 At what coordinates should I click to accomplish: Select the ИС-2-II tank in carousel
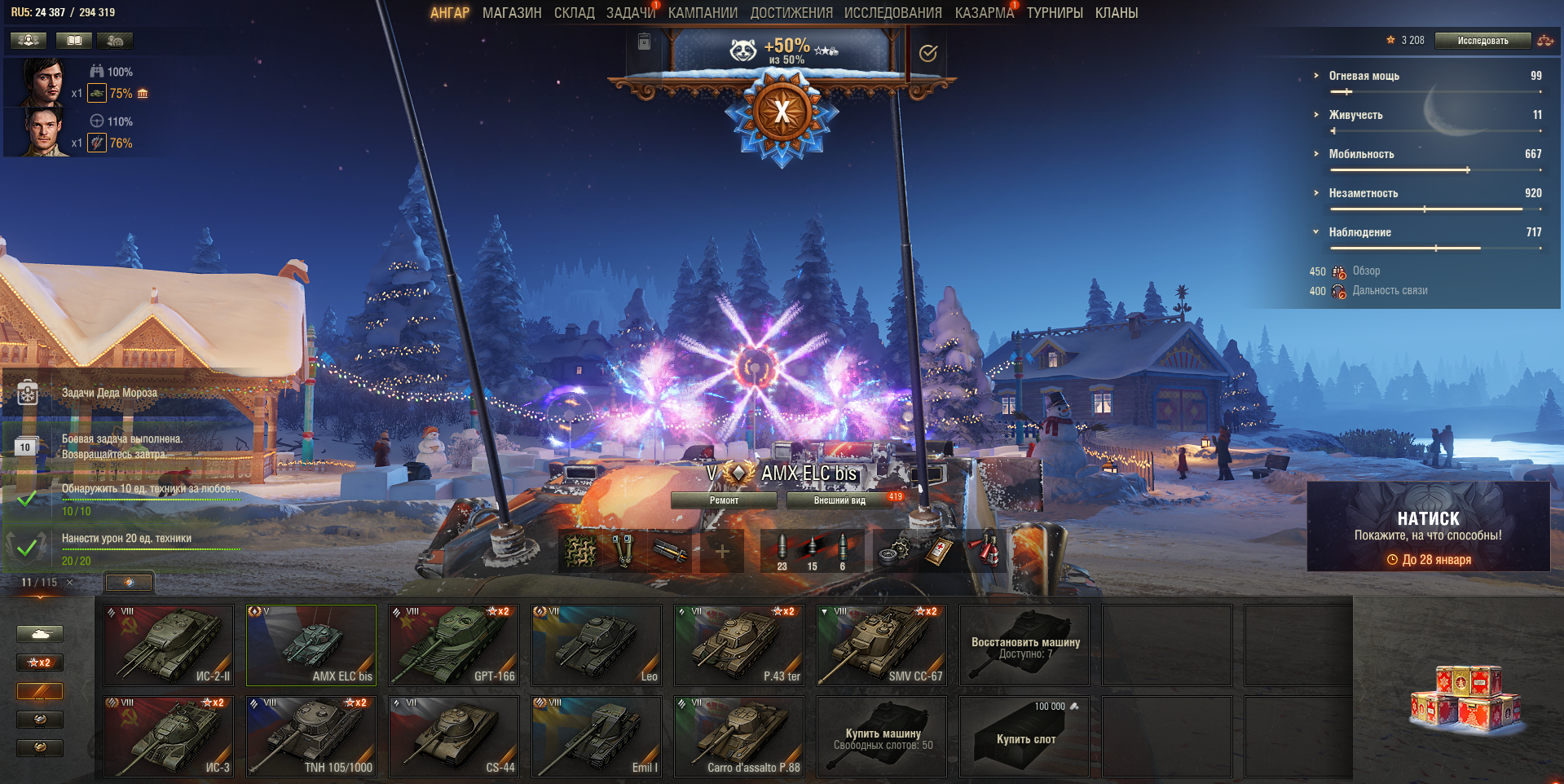[x=169, y=645]
